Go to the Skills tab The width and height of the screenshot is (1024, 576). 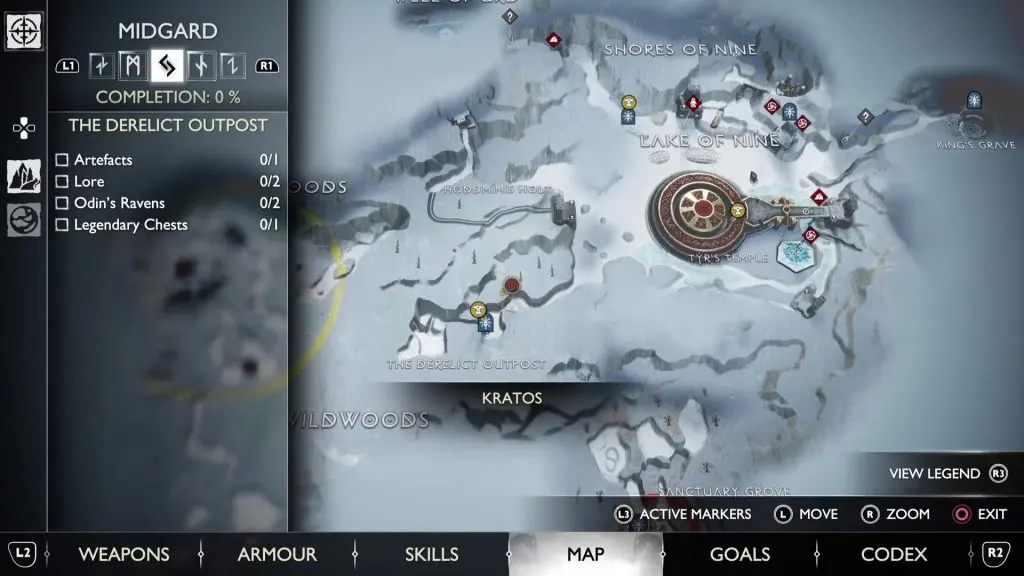(x=431, y=554)
